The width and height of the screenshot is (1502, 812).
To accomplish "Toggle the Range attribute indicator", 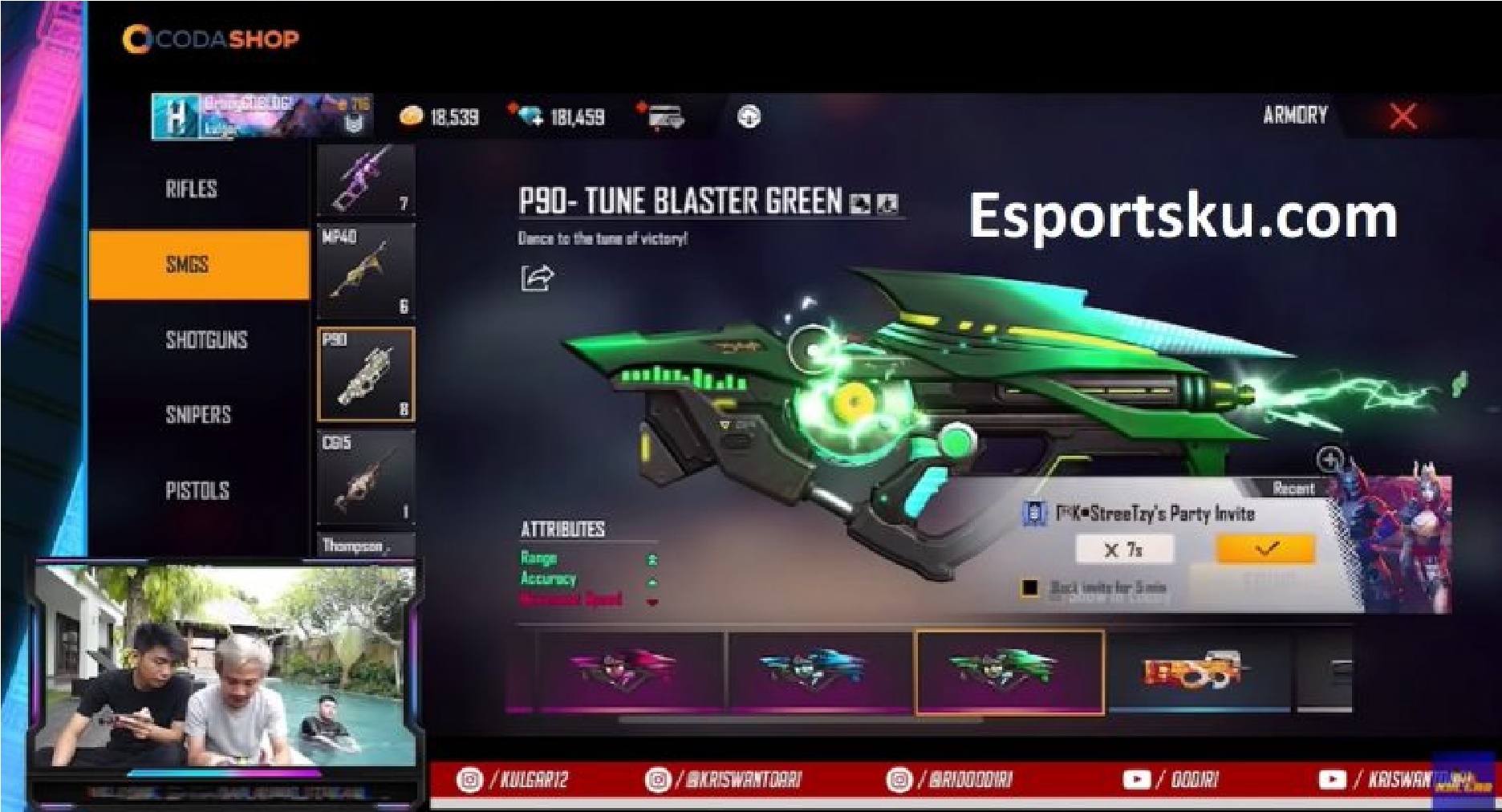I will click(652, 558).
